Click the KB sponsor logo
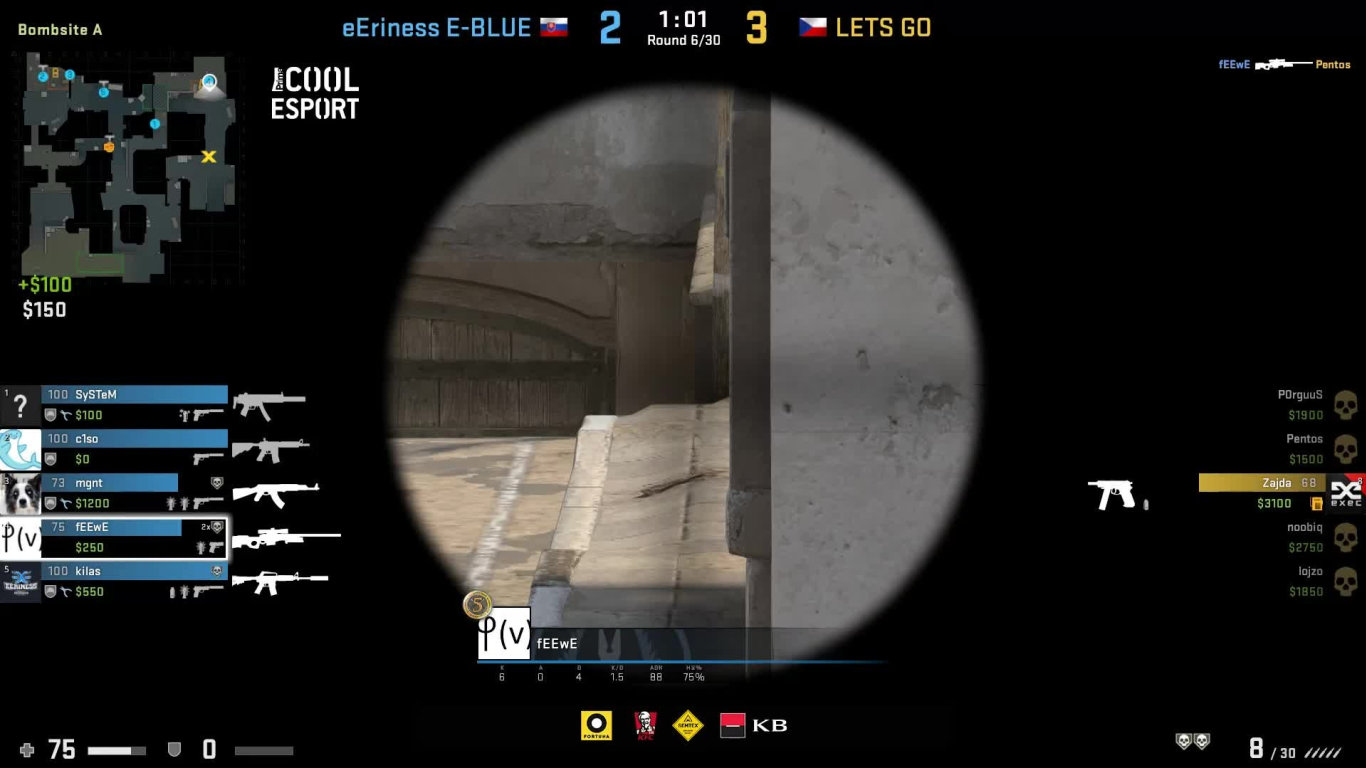The width and height of the screenshot is (1366, 768). 754,725
